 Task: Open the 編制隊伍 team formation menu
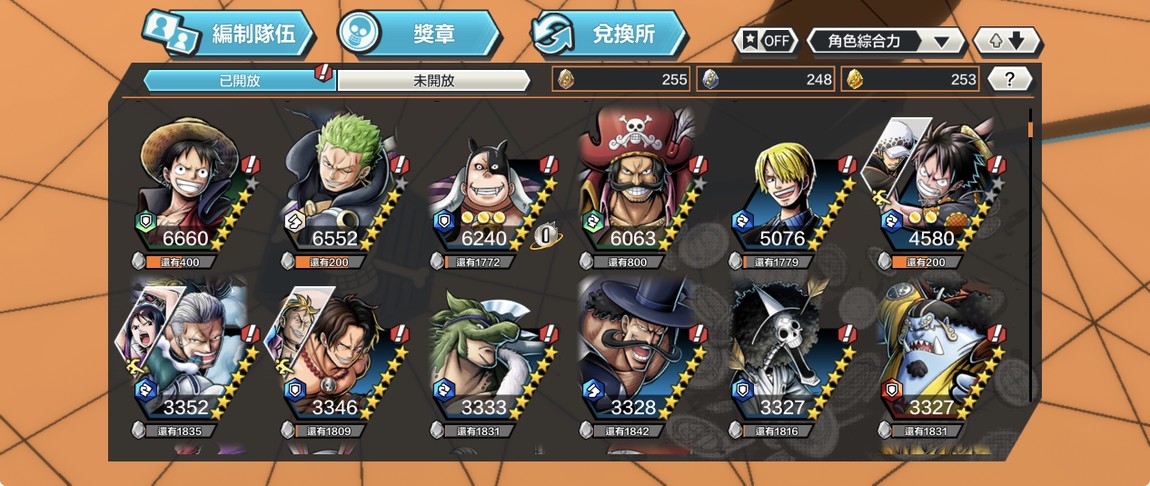tap(228, 35)
